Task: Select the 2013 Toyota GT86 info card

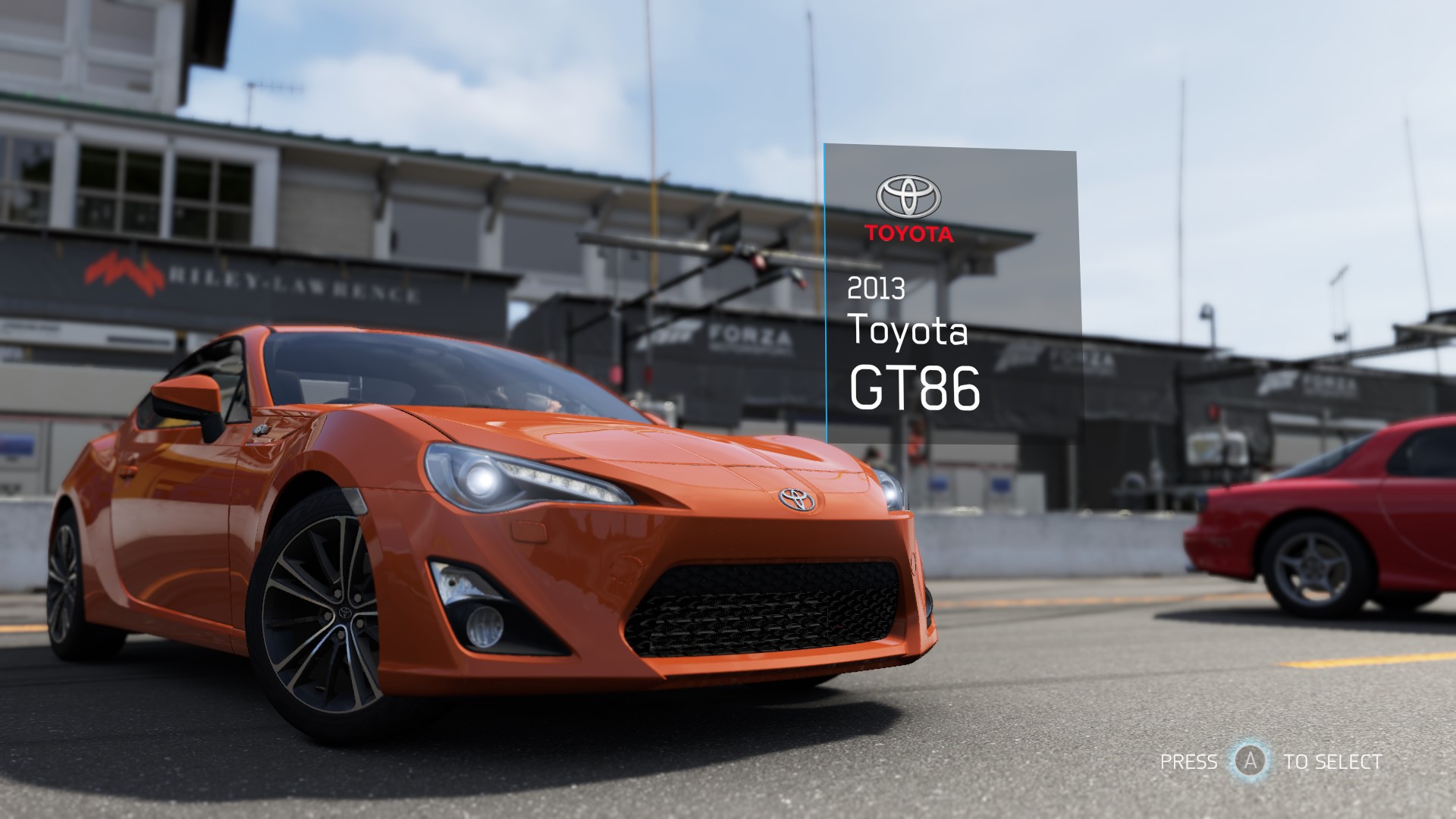Action: tap(951, 296)
